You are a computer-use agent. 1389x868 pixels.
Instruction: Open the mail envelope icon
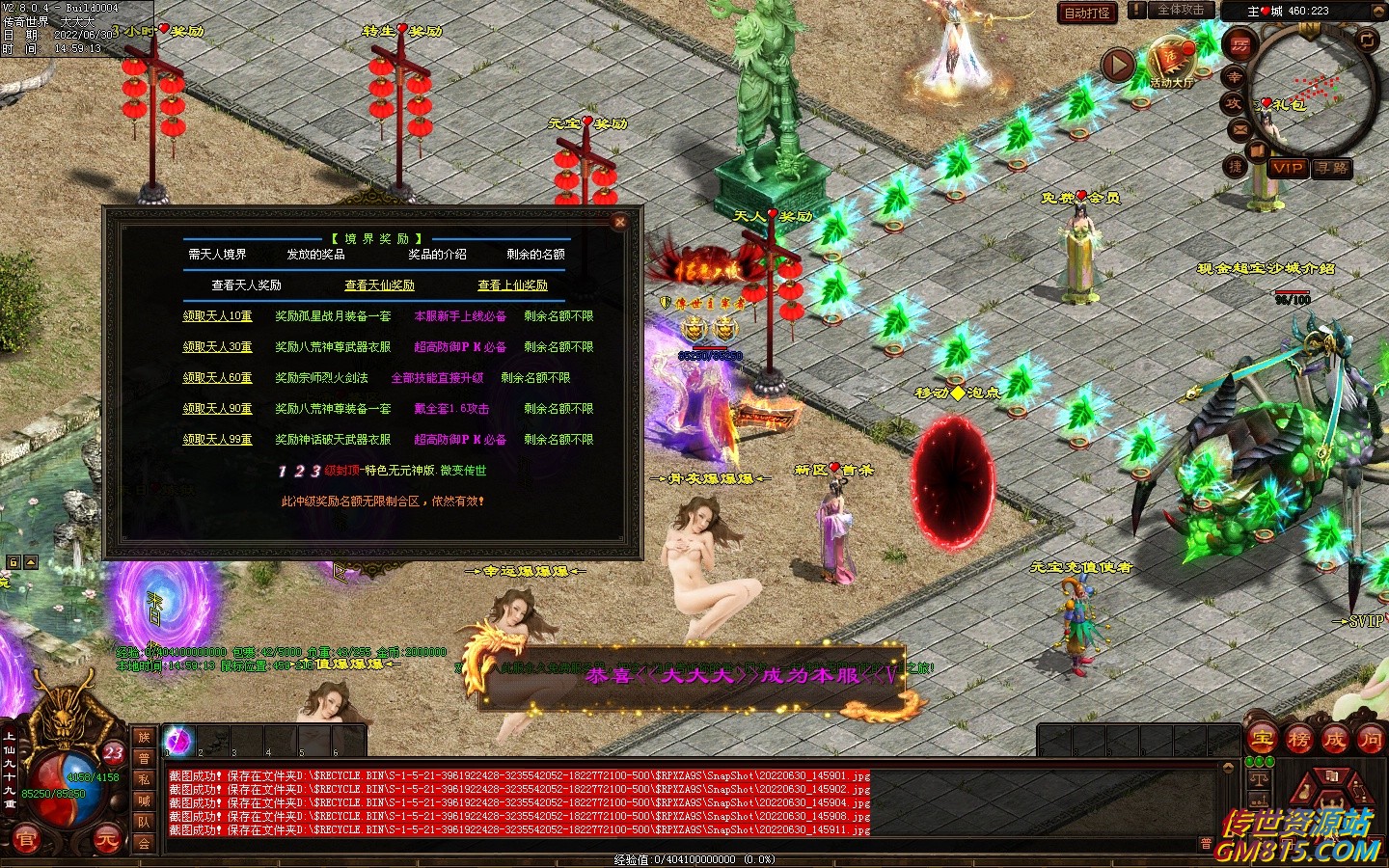(1239, 128)
